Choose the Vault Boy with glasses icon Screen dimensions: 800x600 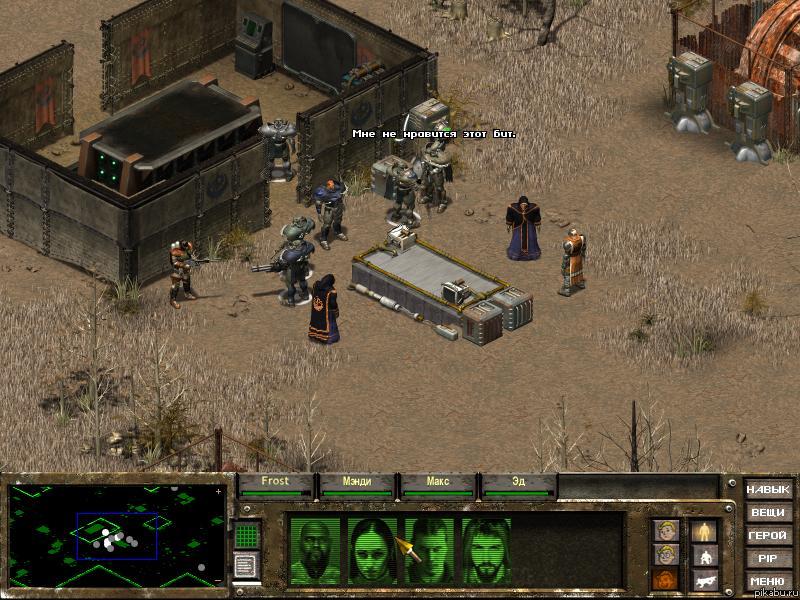pos(665,555)
